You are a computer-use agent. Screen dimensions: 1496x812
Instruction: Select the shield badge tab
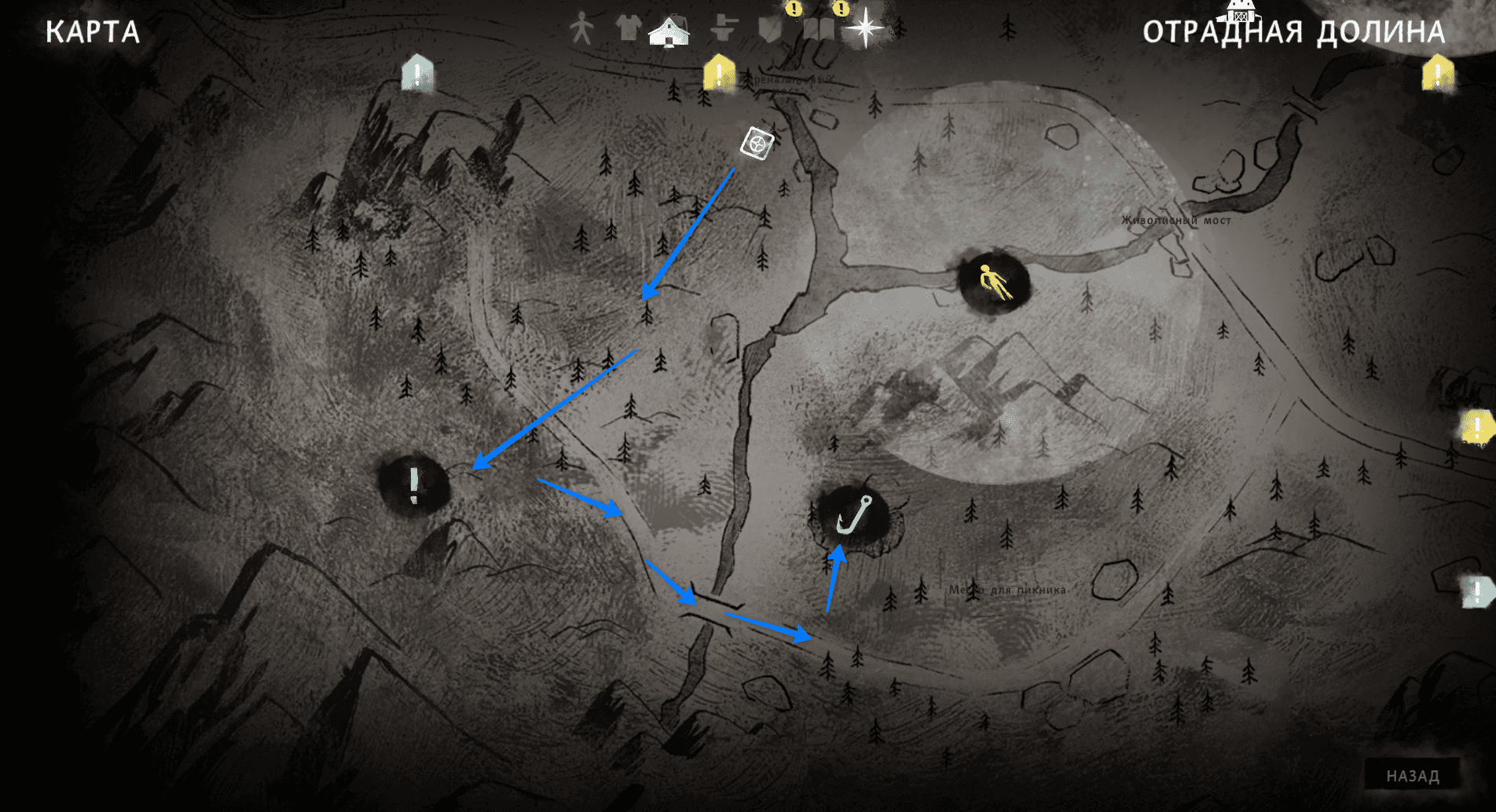769,30
